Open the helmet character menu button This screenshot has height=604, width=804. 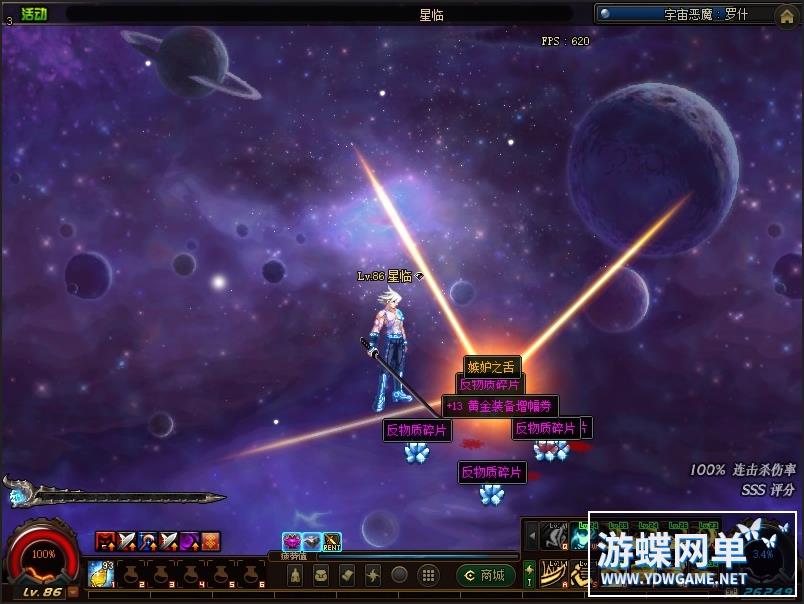pos(295,575)
